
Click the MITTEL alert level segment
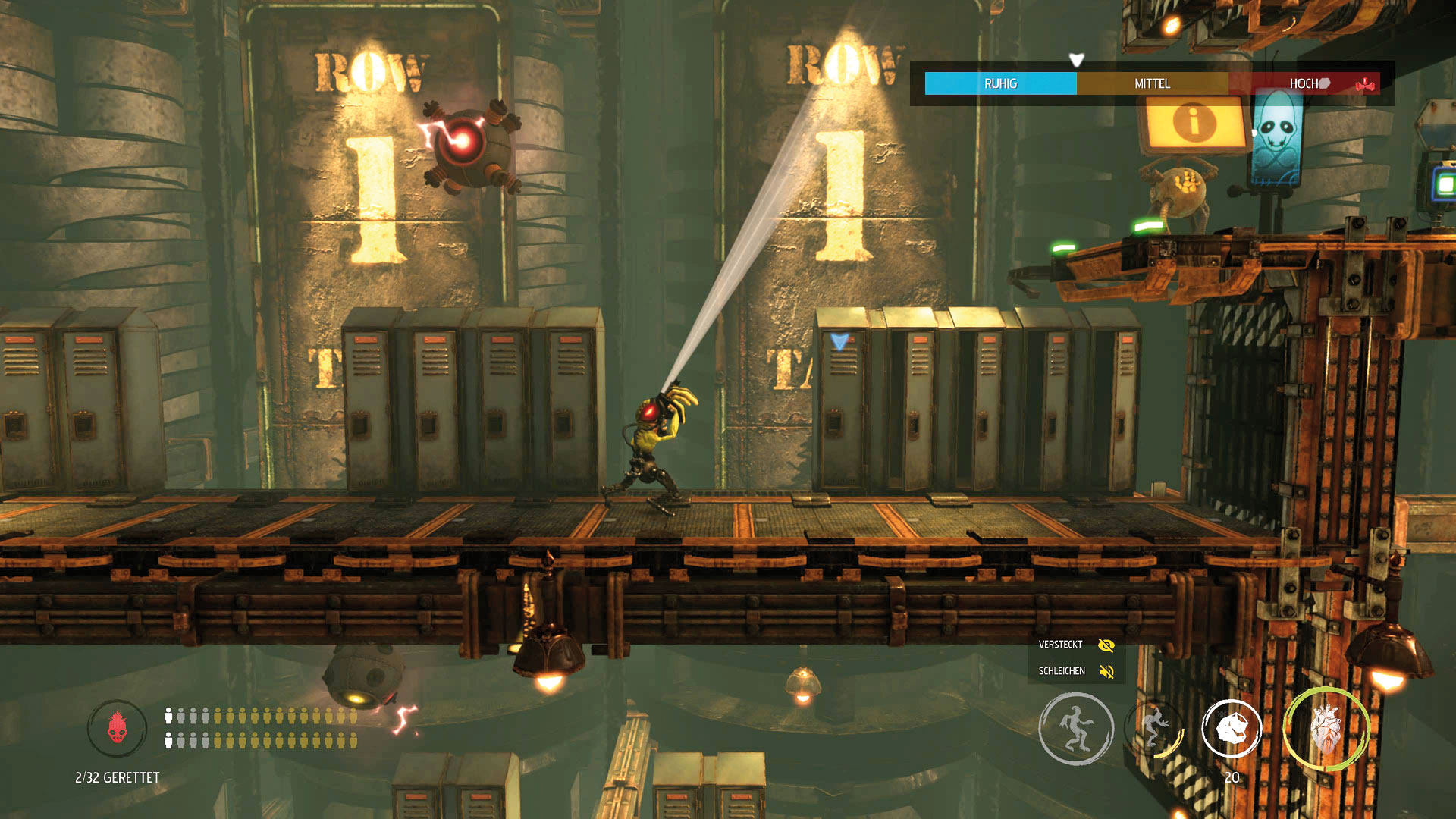tap(1152, 83)
